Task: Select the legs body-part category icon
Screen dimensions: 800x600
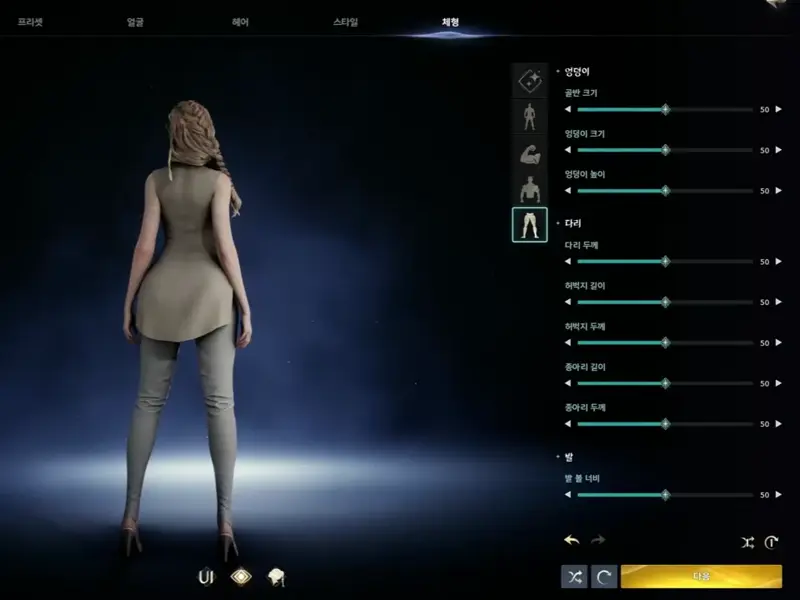Action: pyautogui.click(x=530, y=225)
